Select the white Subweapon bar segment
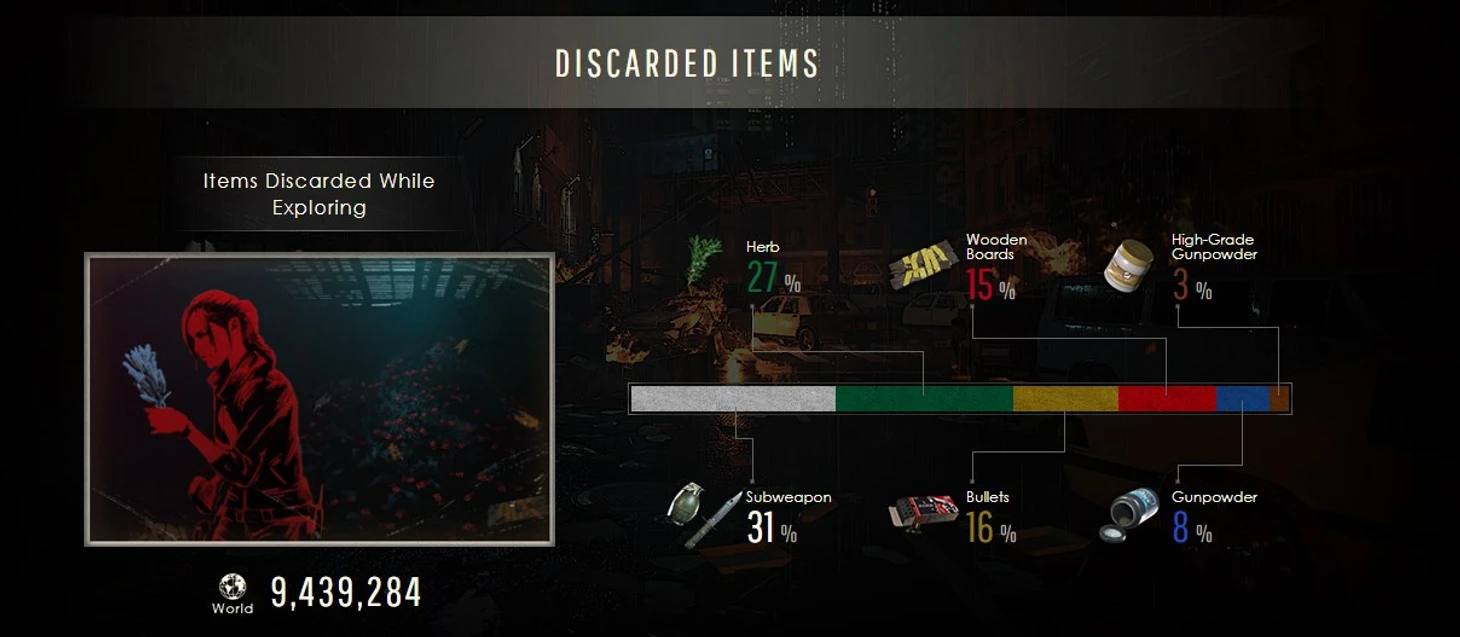Viewport: 1460px width, 637px height. point(733,399)
